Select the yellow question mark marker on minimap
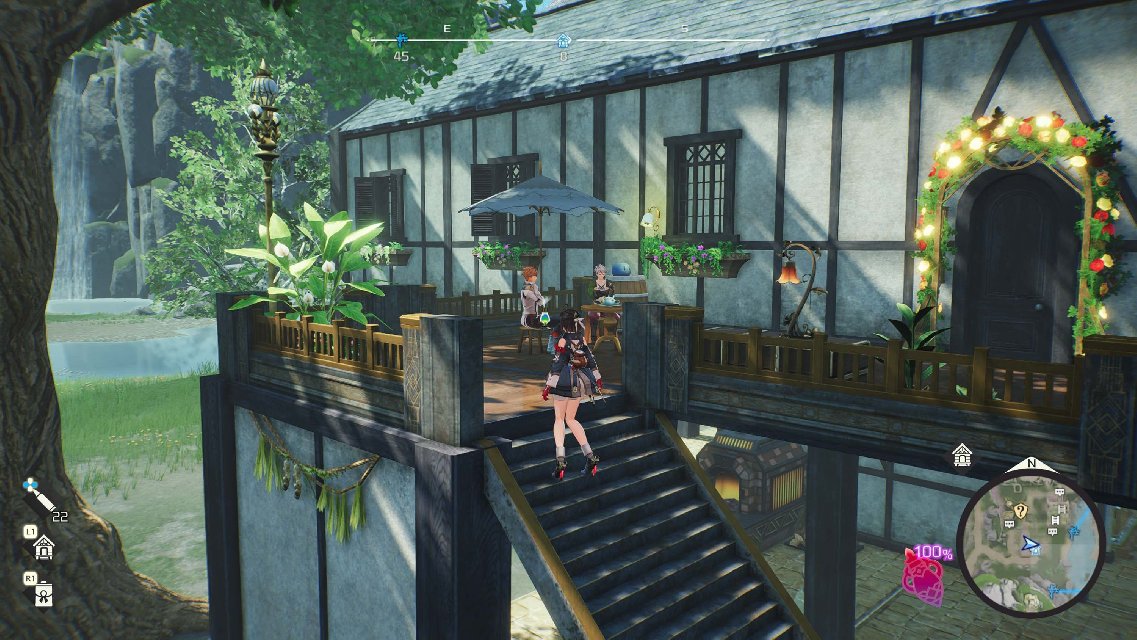 click(1019, 510)
